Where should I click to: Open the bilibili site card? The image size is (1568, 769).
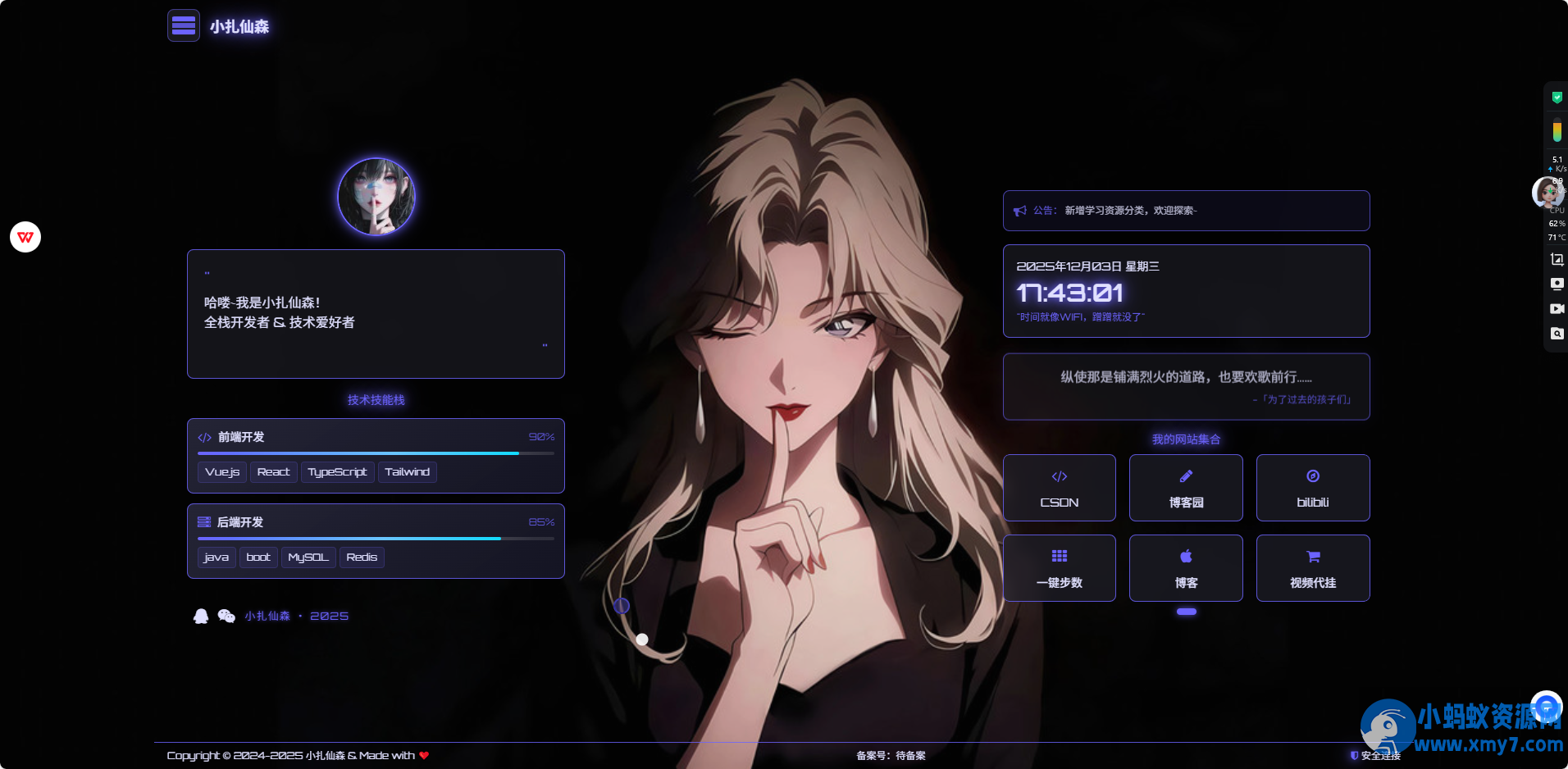click(1312, 488)
